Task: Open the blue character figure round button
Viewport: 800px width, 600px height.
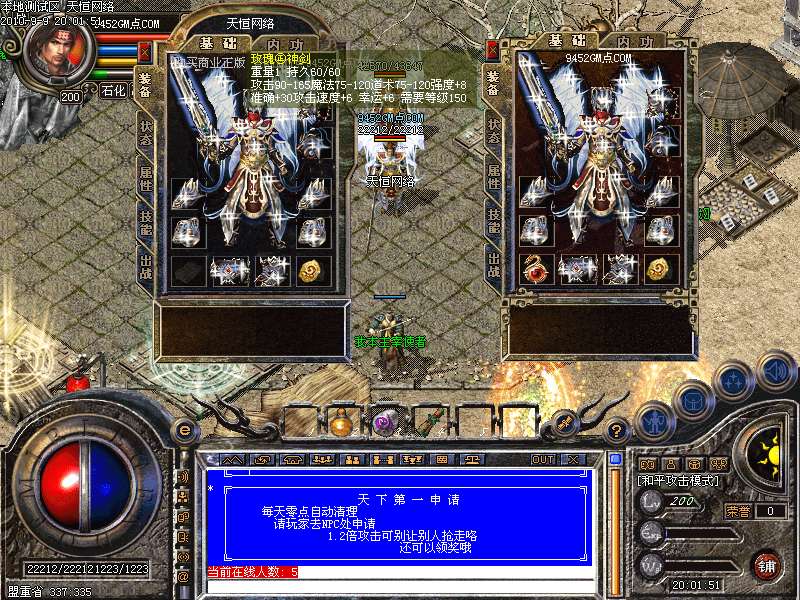Action: (654, 421)
